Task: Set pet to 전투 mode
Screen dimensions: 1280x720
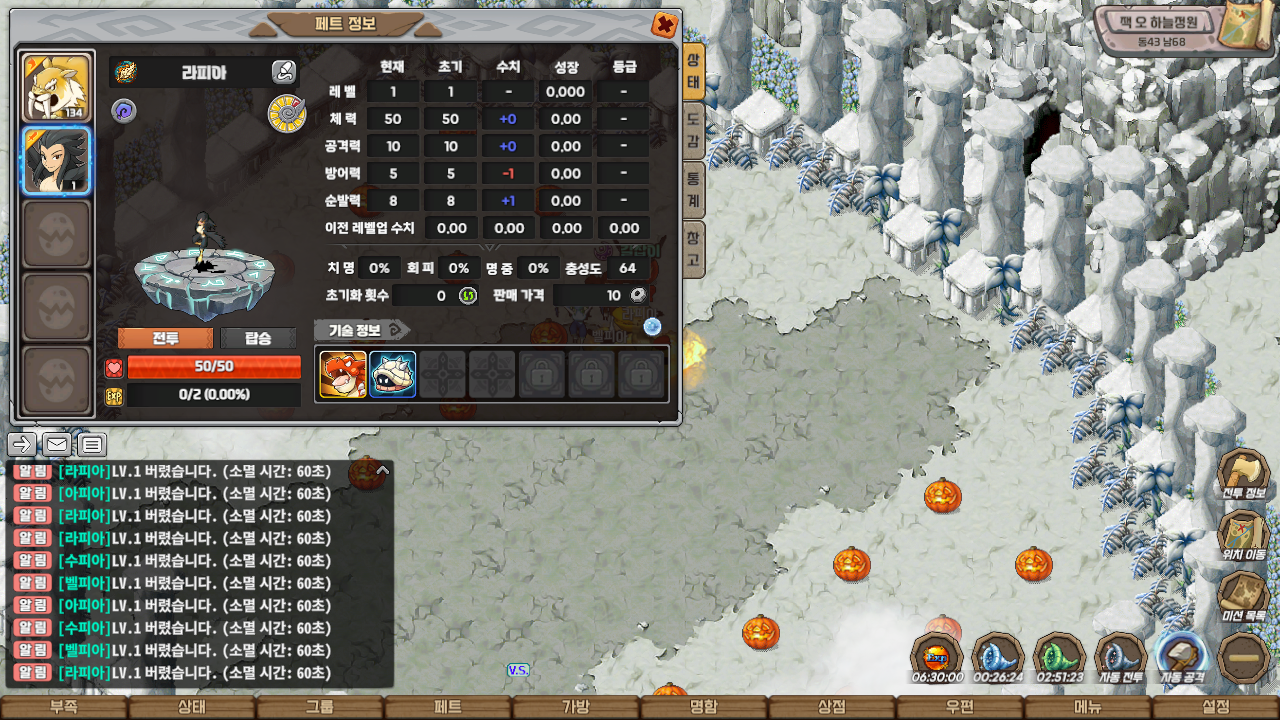Action: tap(165, 338)
